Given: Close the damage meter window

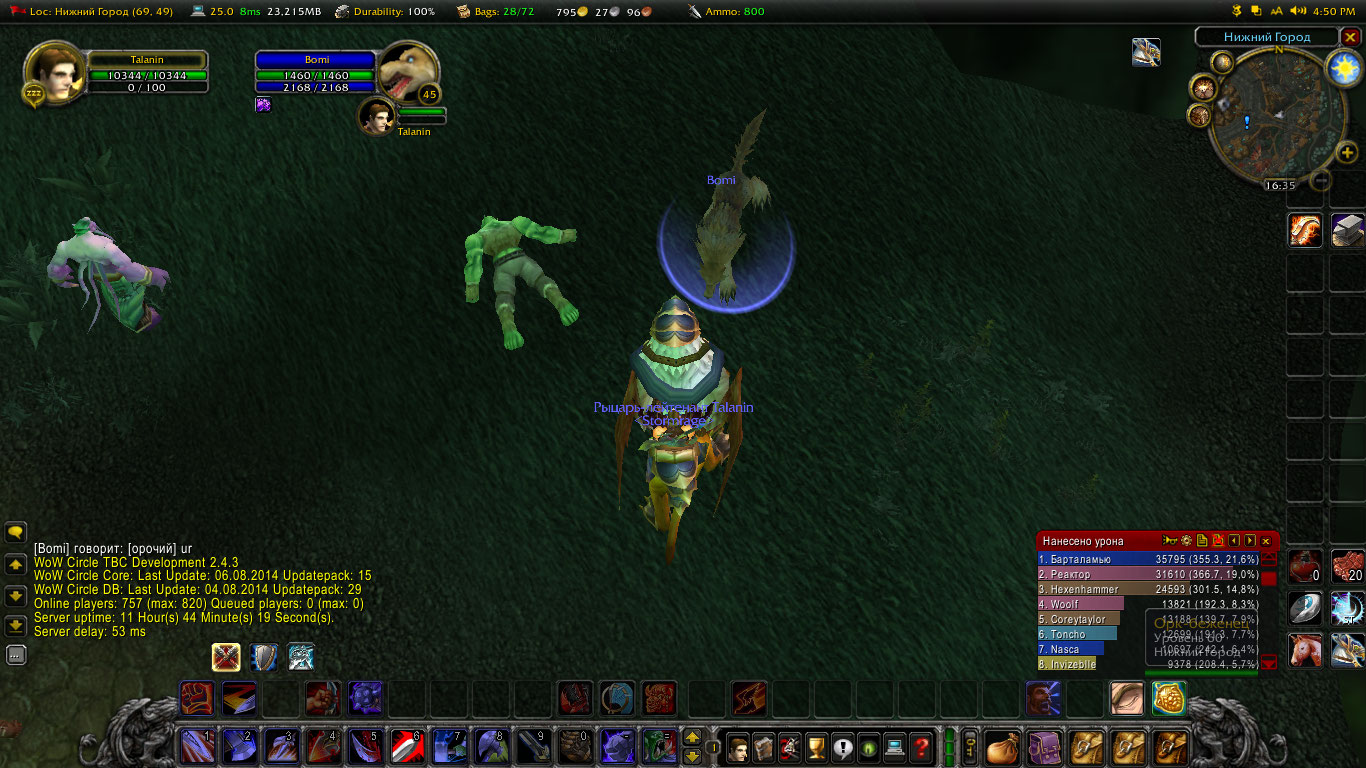Looking at the screenshot, I should tap(1266, 541).
